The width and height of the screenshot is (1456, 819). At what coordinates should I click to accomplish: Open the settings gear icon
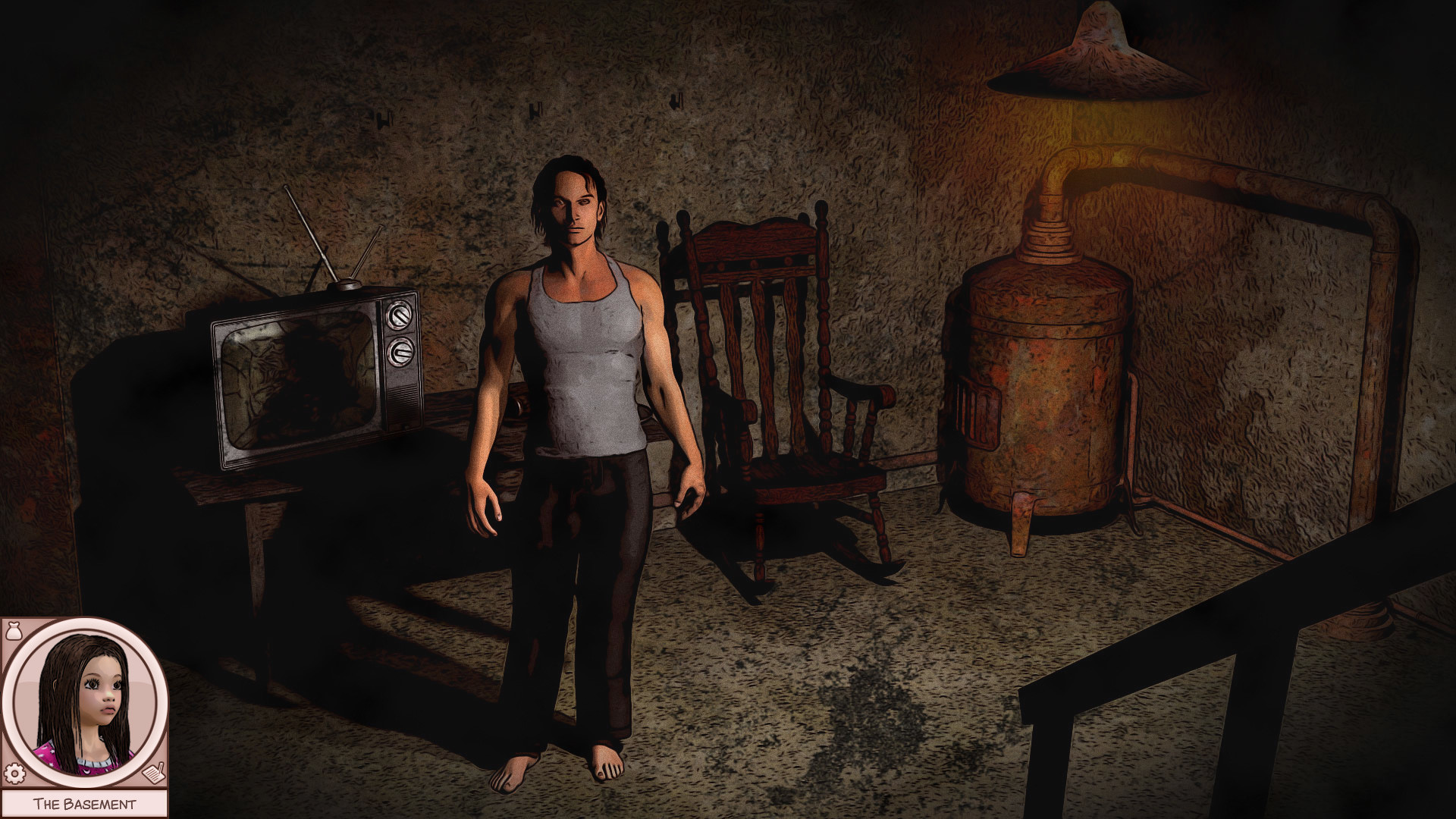pyautogui.click(x=14, y=773)
